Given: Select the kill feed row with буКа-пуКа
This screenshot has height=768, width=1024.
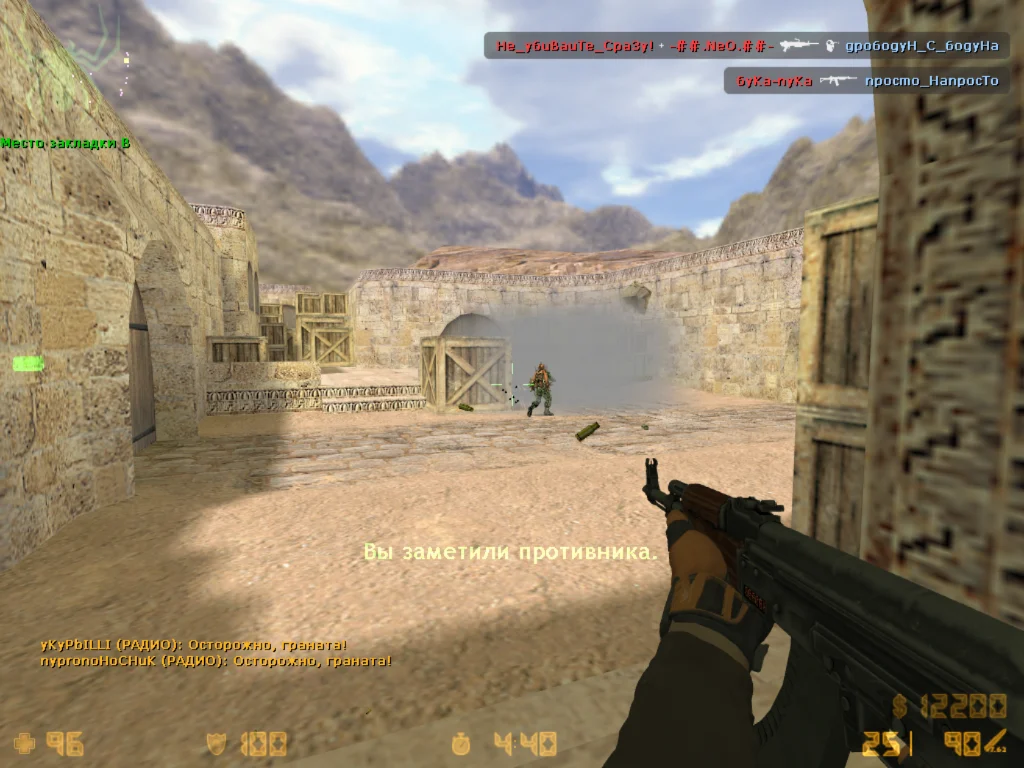Looking at the screenshot, I should 866,81.
